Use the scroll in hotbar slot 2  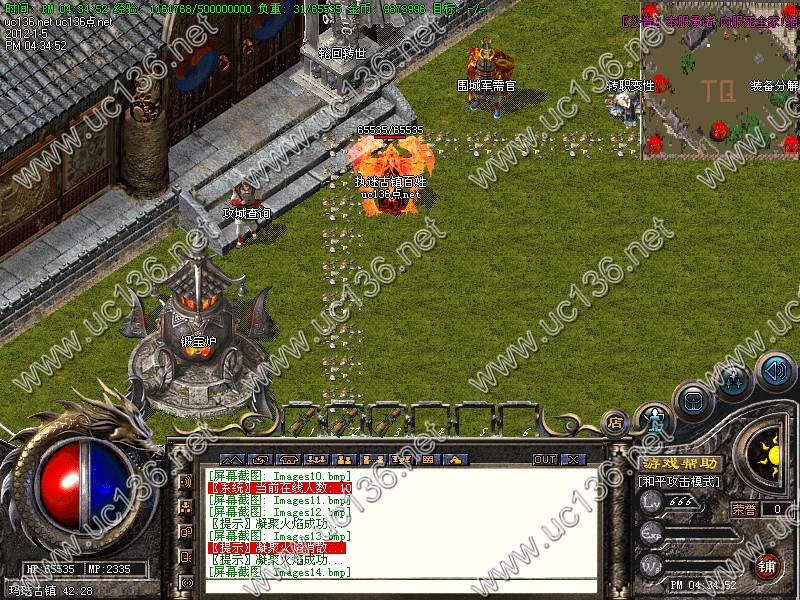coord(344,418)
